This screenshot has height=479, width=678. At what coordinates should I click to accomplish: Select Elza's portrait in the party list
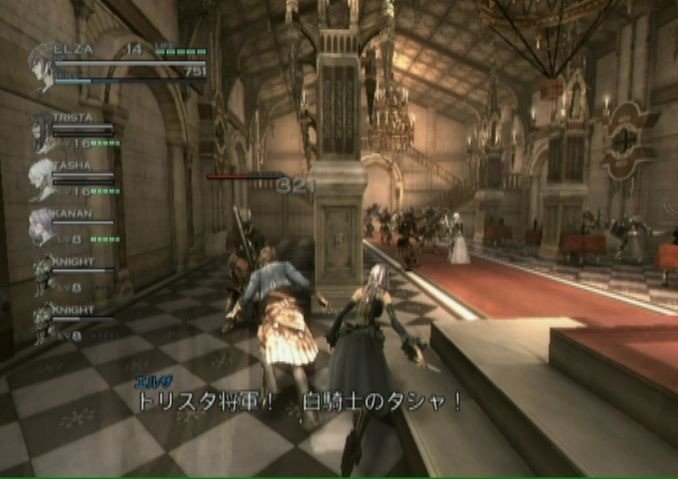coord(44,67)
